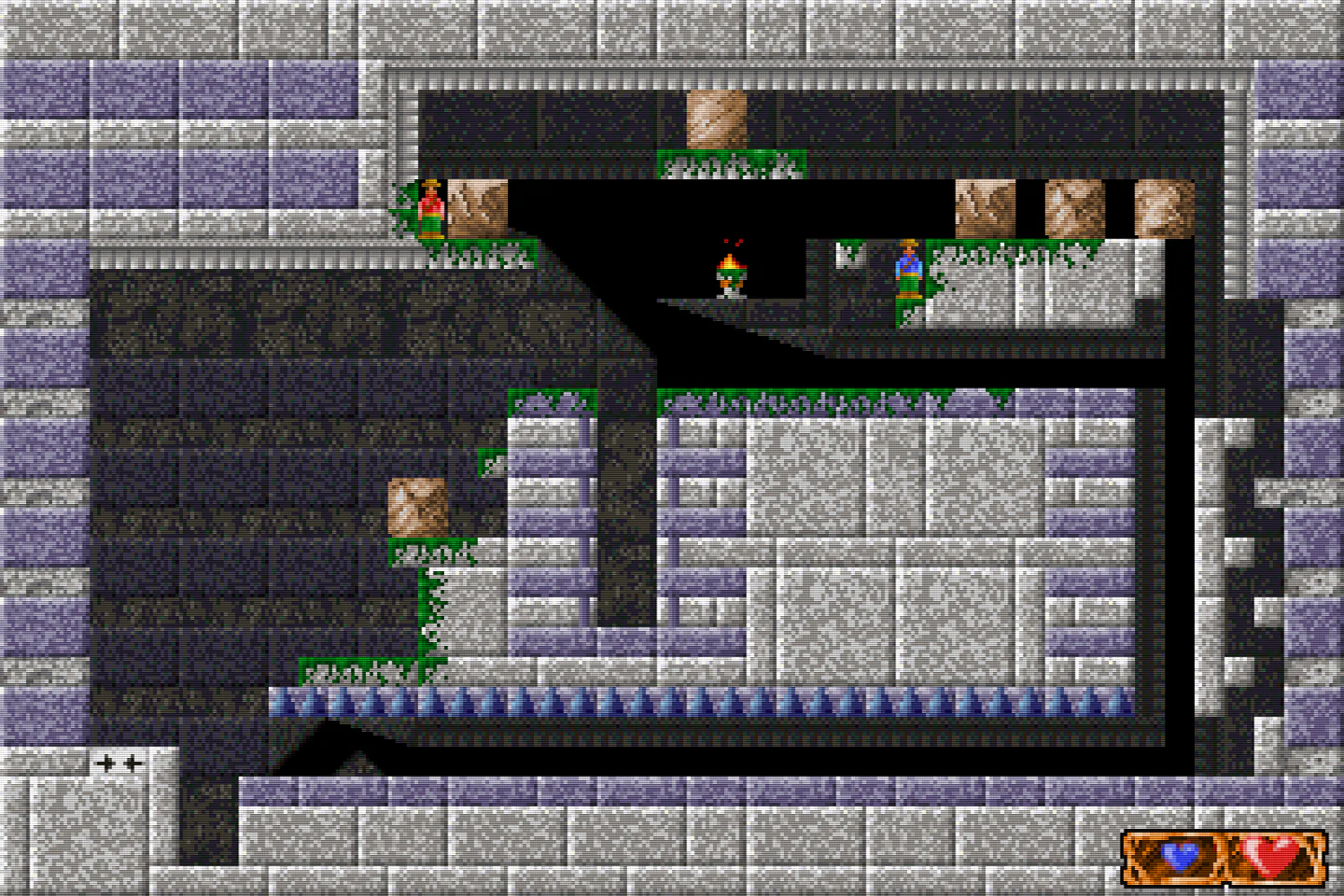The height and width of the screenshot is (896, 1344).
Task: Select the blue heart character icon
Action: [x=1180, y=855]
